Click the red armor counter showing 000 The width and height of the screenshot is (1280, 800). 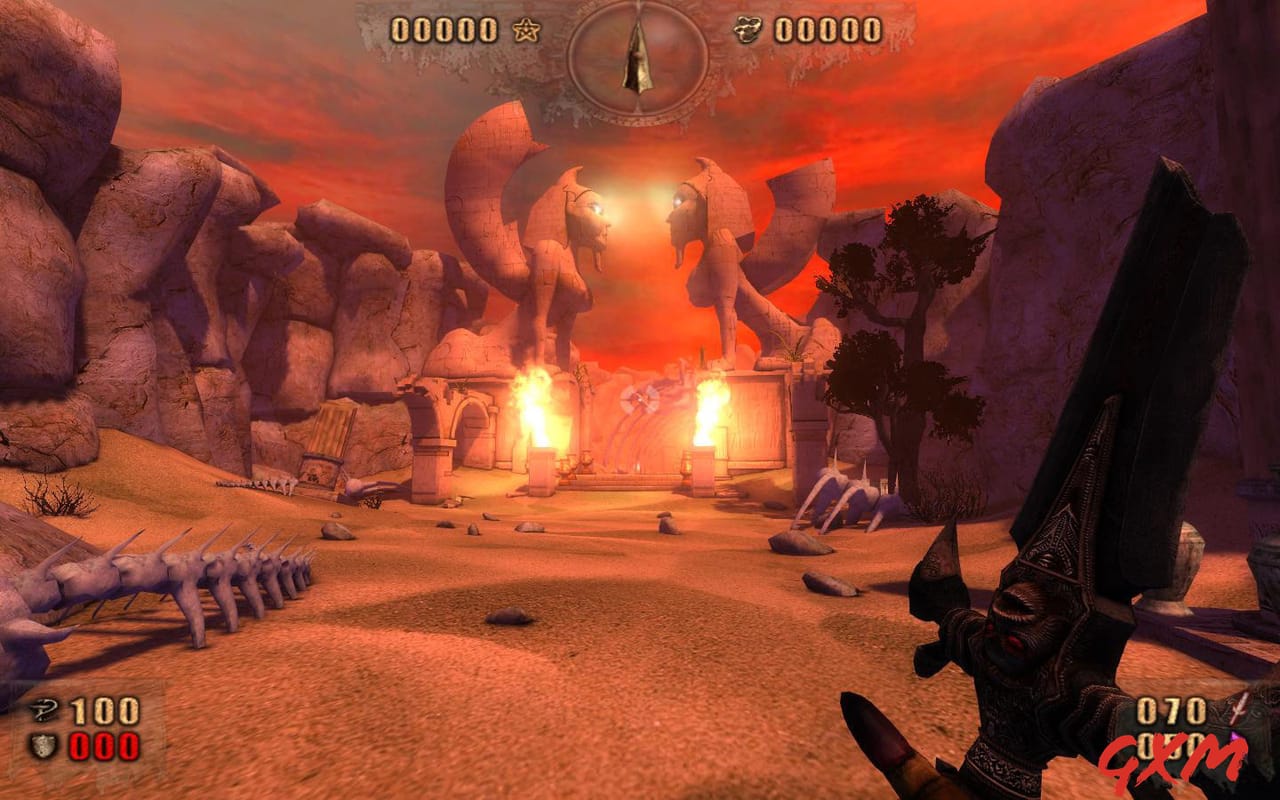point(103,745)
